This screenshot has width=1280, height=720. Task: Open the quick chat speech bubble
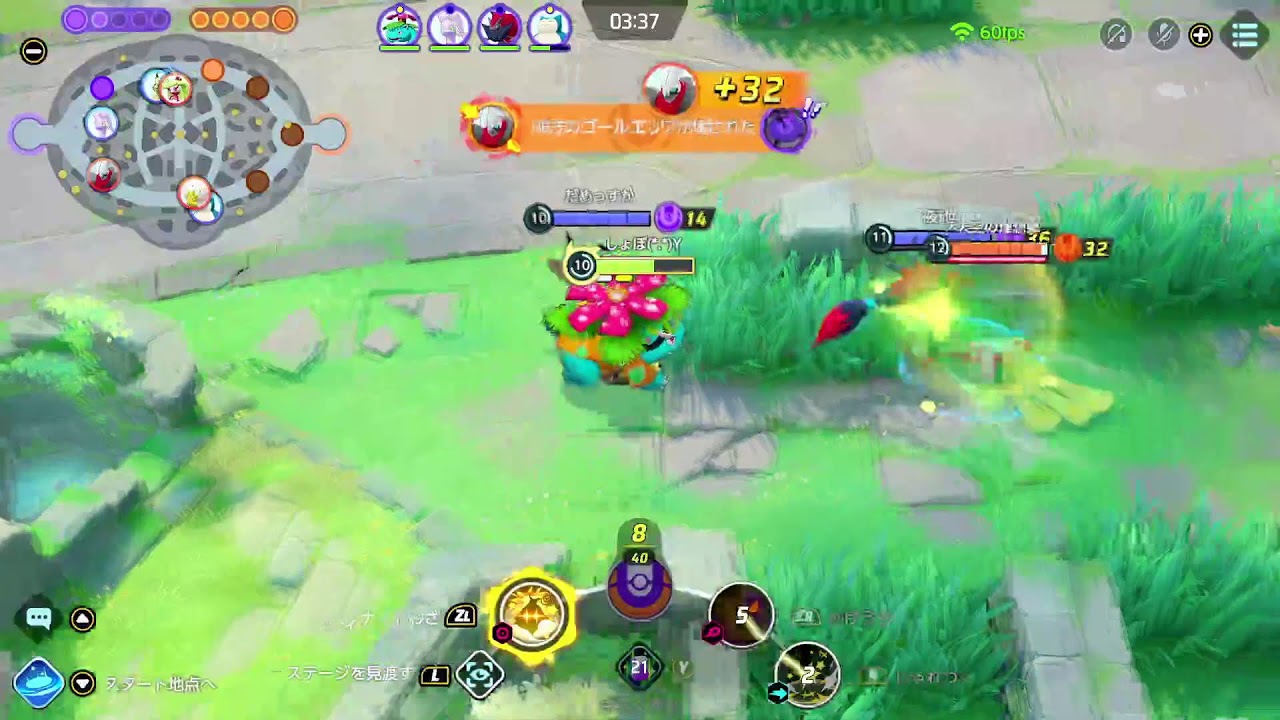39,619
